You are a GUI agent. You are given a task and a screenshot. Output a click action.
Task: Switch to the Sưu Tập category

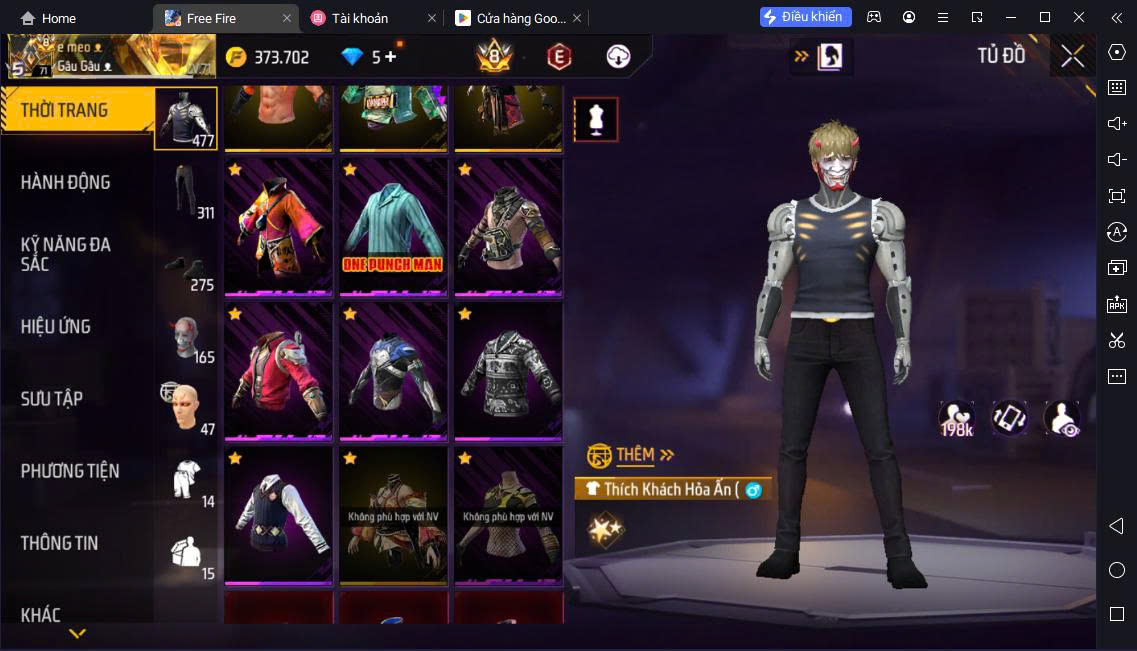52,399
